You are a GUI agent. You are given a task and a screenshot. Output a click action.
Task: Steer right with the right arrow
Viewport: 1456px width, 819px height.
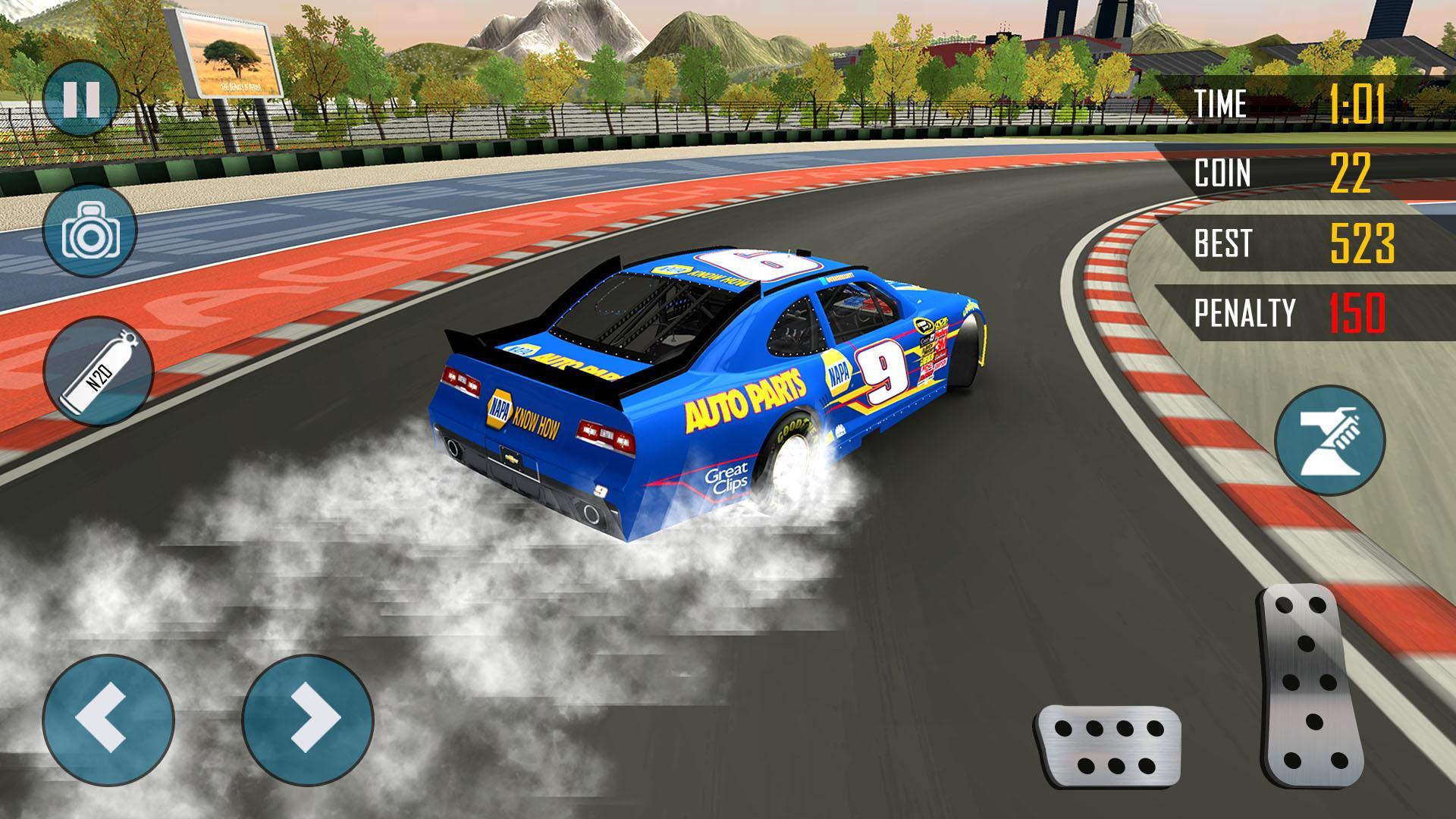coord(308,720)
